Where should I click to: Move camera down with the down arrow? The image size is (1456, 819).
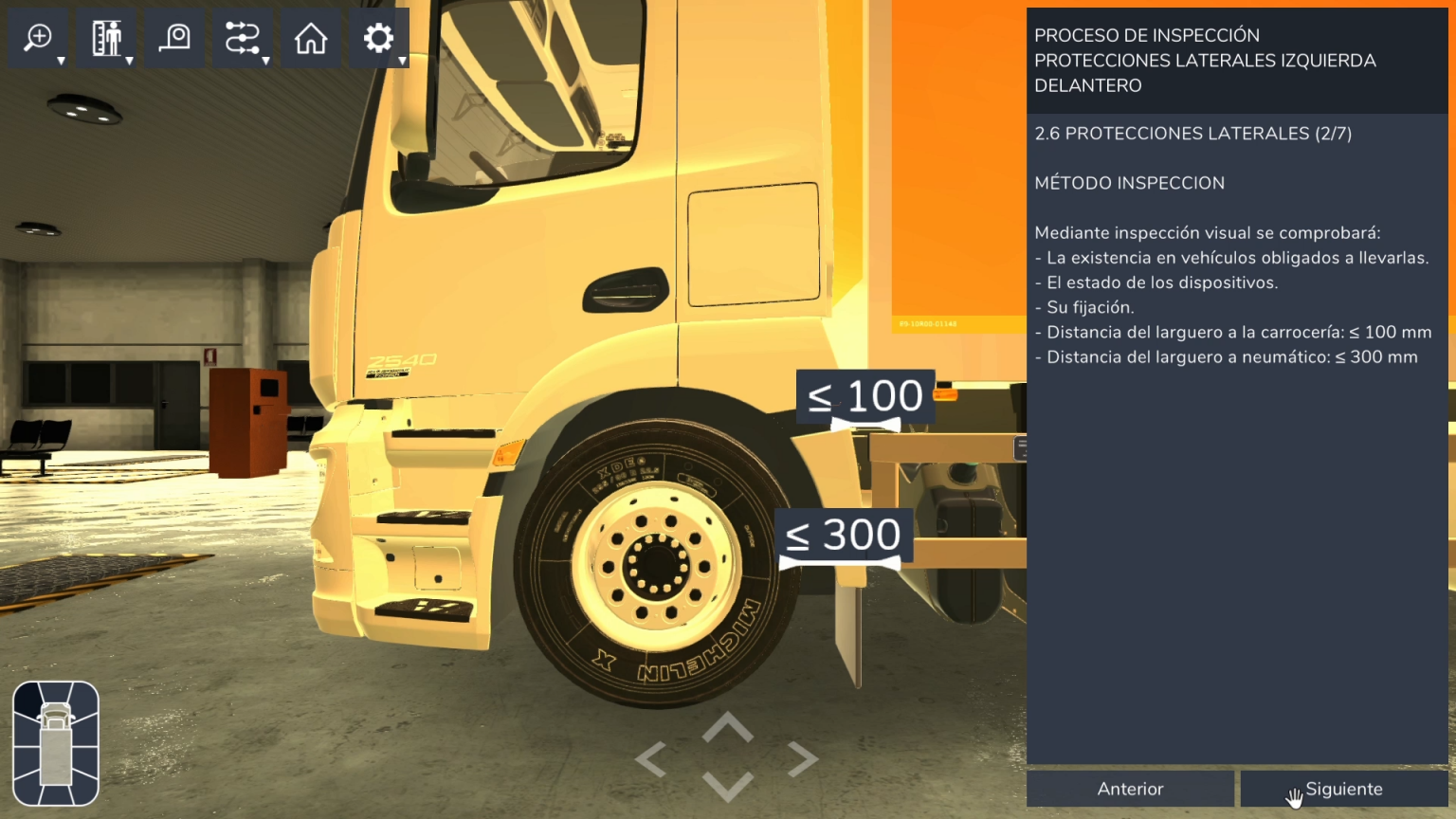[727, 786]
